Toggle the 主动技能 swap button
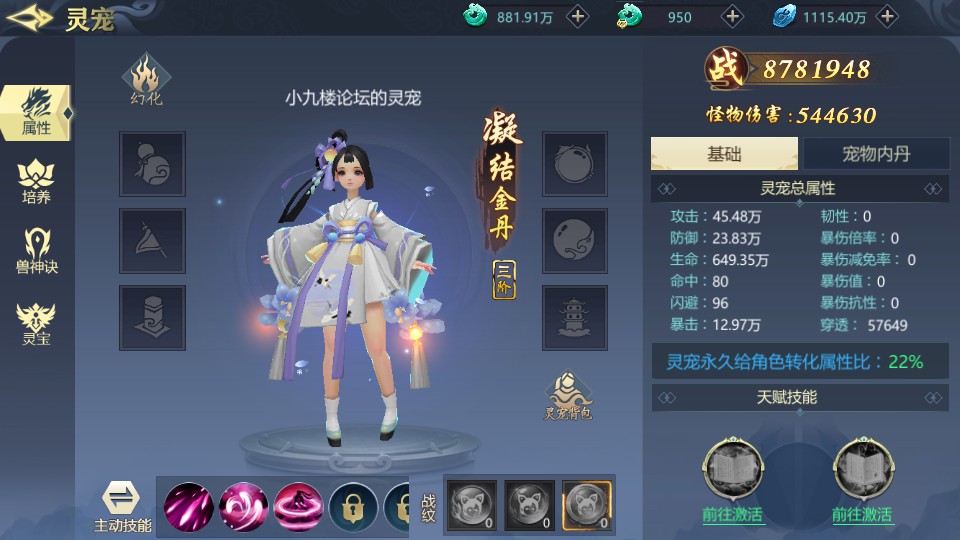This screenshot has width=960, height=540. (x=123, y=503)
